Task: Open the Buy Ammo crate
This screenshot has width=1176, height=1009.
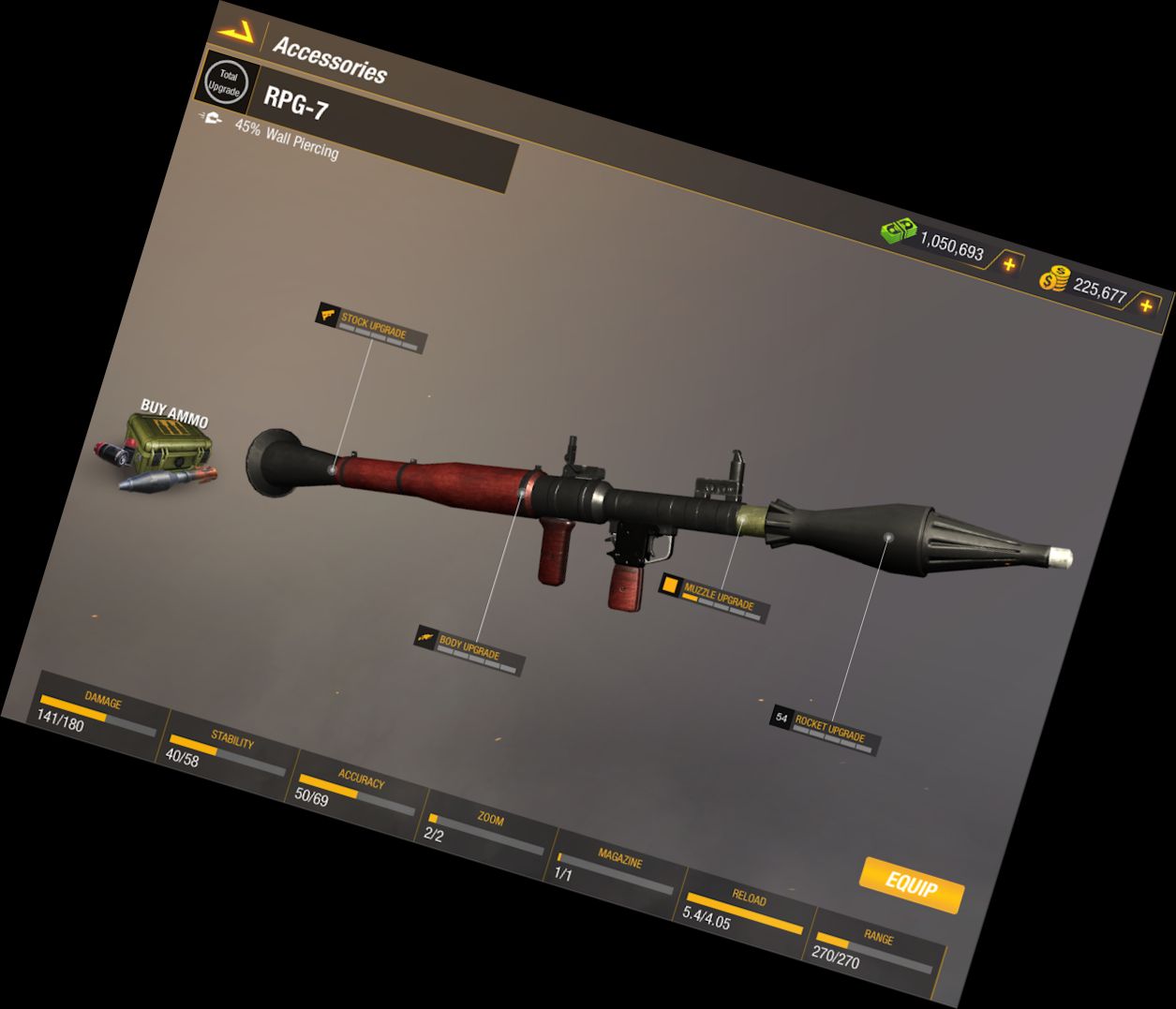Action: click(161, 452)
